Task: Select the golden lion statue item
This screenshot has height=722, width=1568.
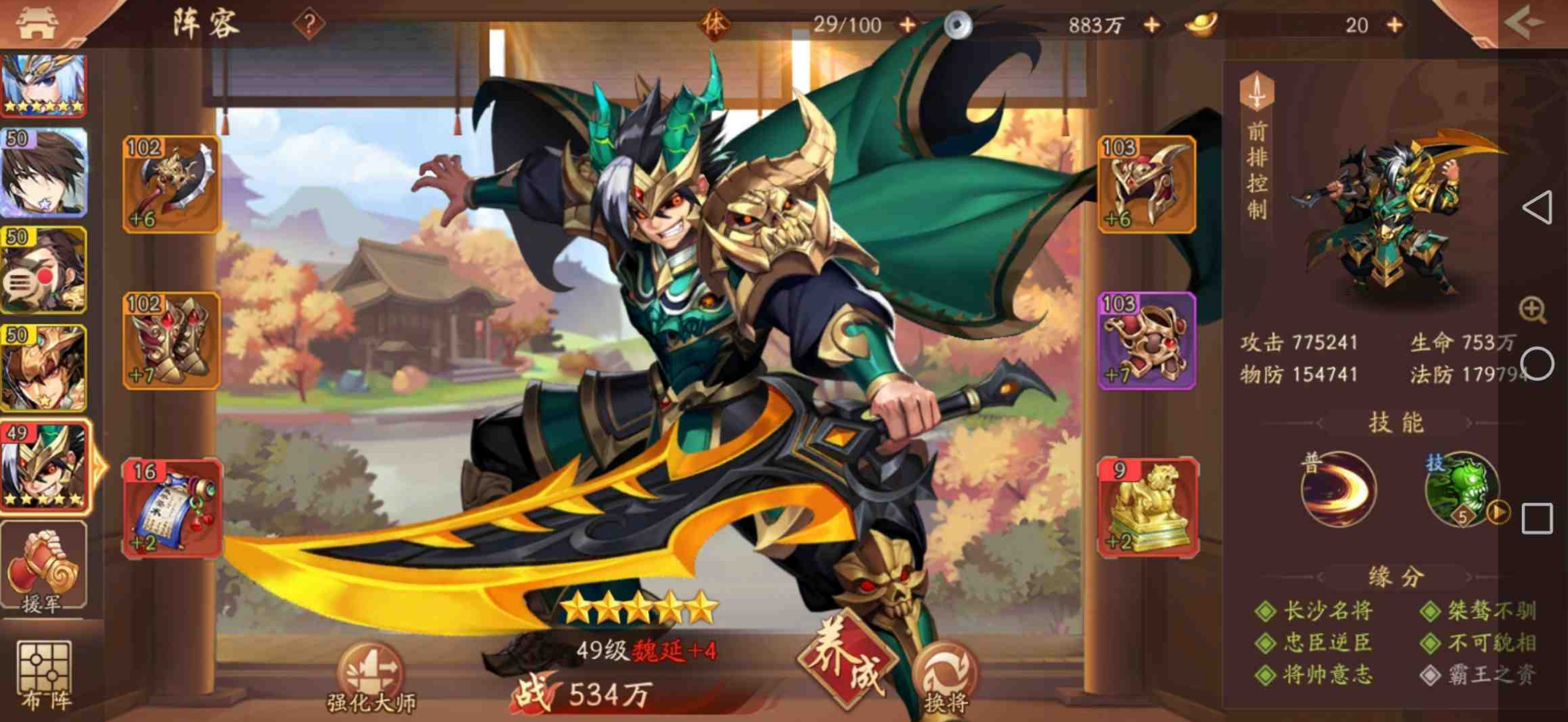Action: click(1144, 507)
